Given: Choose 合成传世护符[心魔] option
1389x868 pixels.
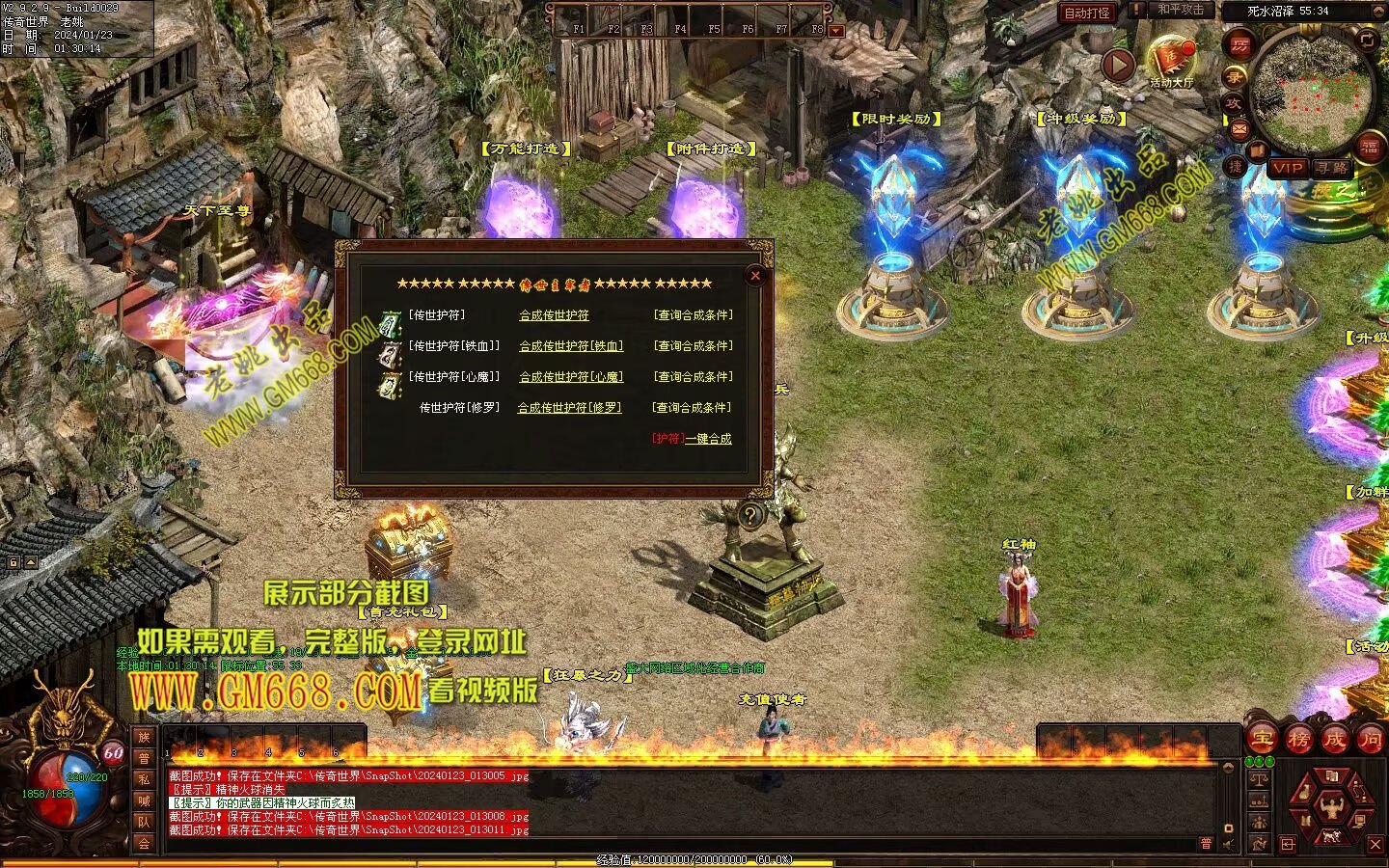Looking at the screenshot, I should [571, 377].
